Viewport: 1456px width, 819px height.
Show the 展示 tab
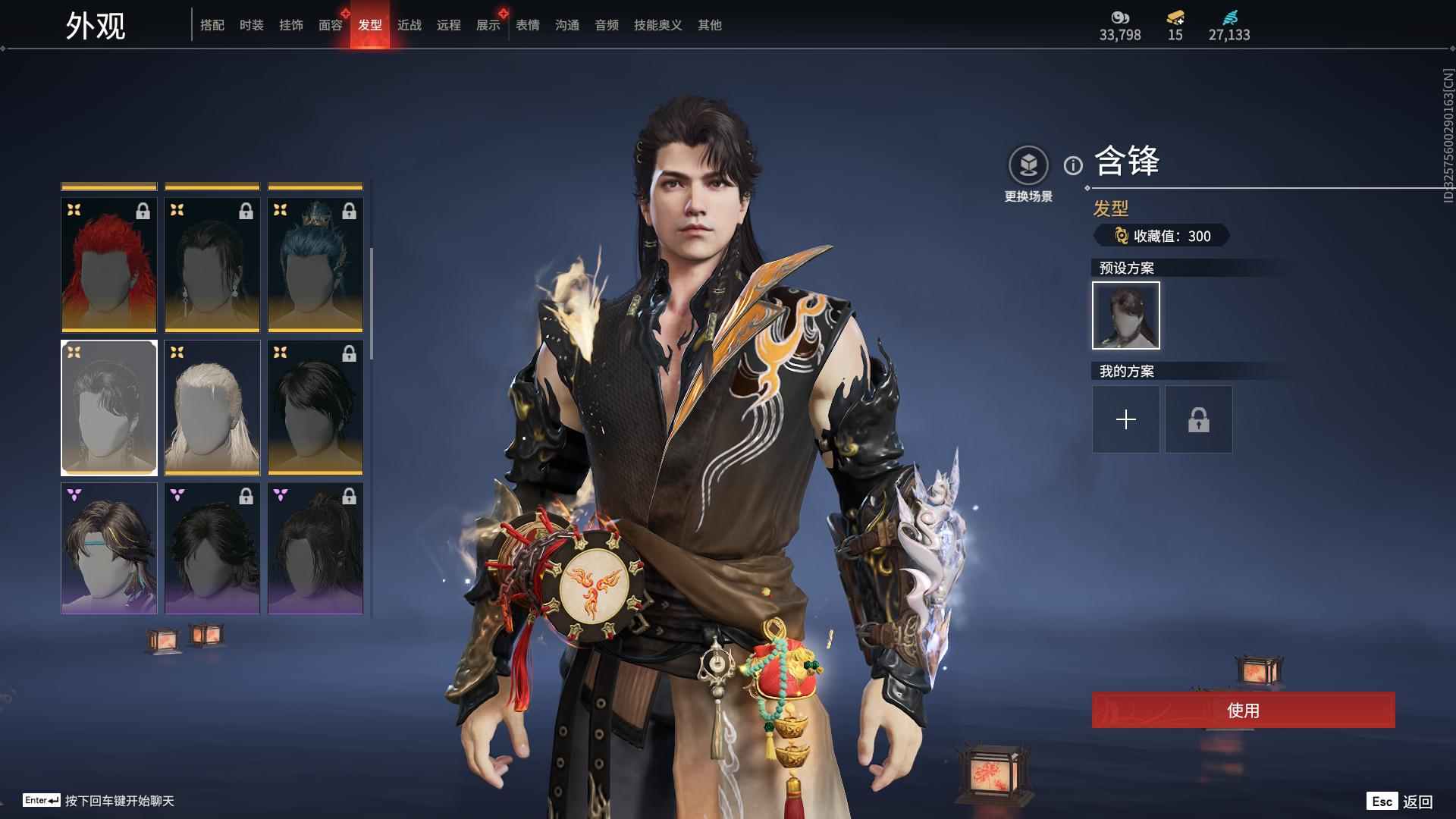(x=488, y=25)
